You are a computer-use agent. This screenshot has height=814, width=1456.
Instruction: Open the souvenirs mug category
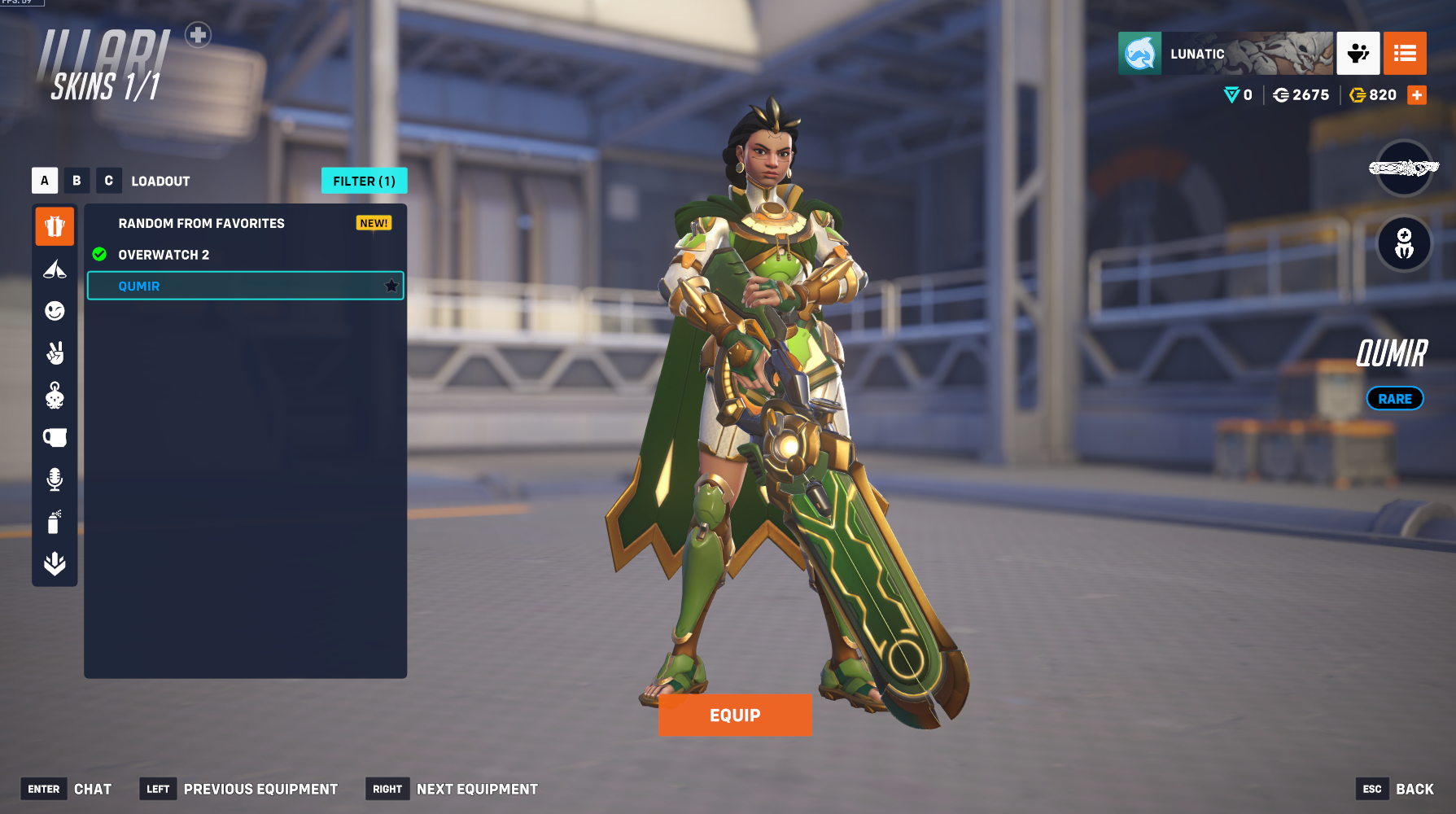point(55,438)
